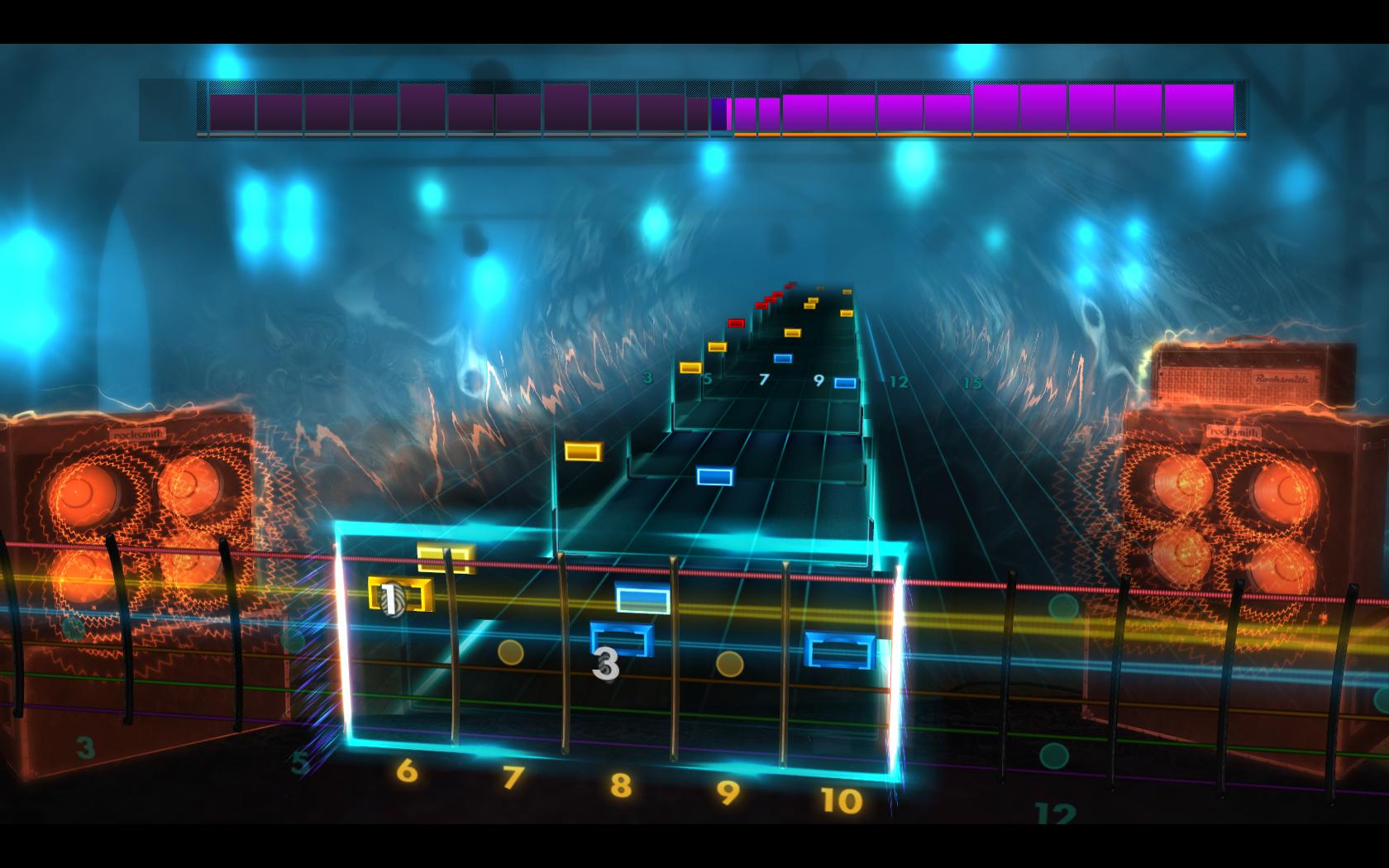The width and height of the screenshot is (1389, 868).
Task: Click the yellow note marked with finger 1
Action: (x=397, y=594)
